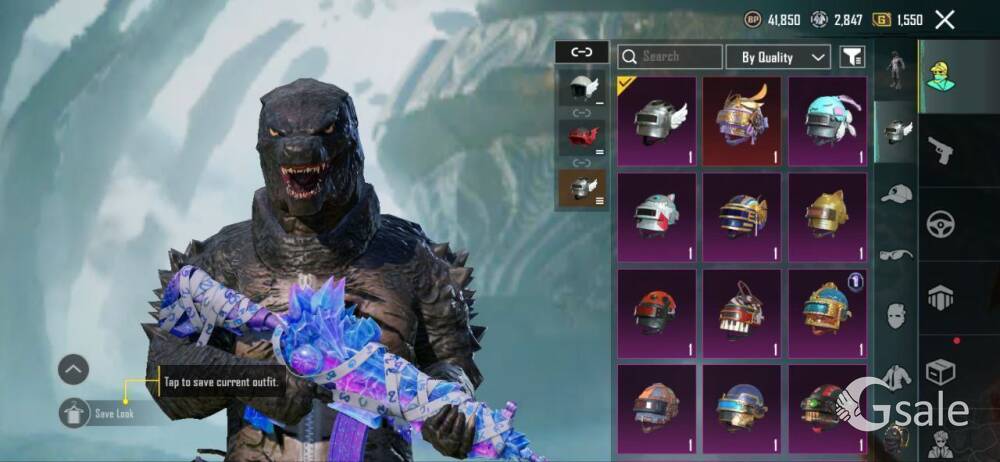1000x462 pixels.
Task: Tap Save Look button
Action: pyautogui.click(x=76, y=413)
